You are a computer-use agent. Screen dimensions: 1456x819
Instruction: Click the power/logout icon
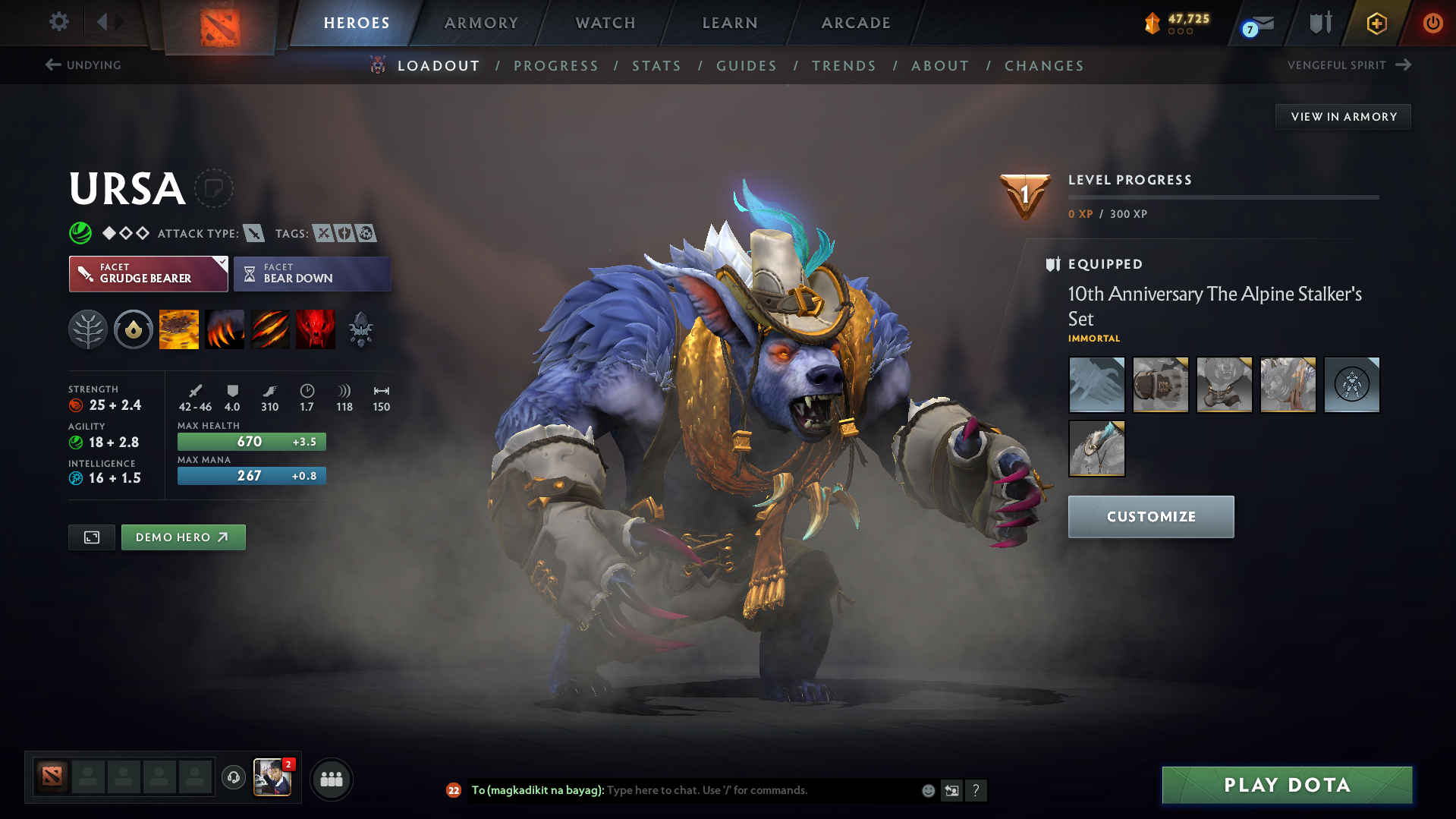click(x=1432, y=23)
